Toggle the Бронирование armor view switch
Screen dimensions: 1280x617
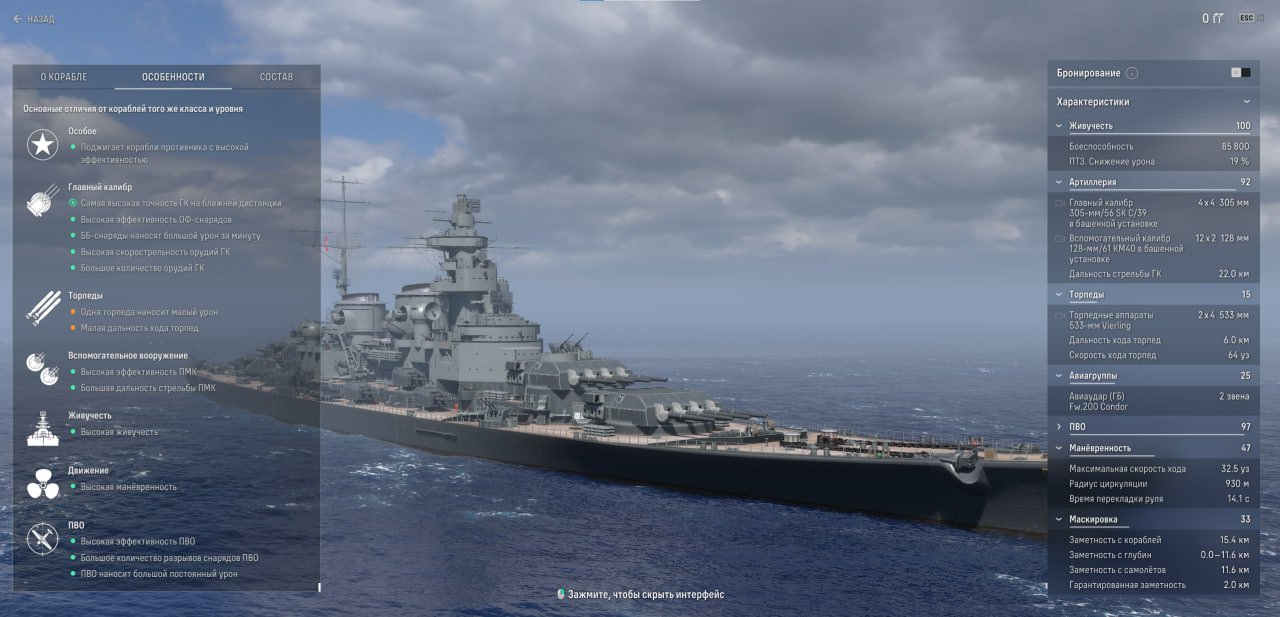[x=1241, y=73]
